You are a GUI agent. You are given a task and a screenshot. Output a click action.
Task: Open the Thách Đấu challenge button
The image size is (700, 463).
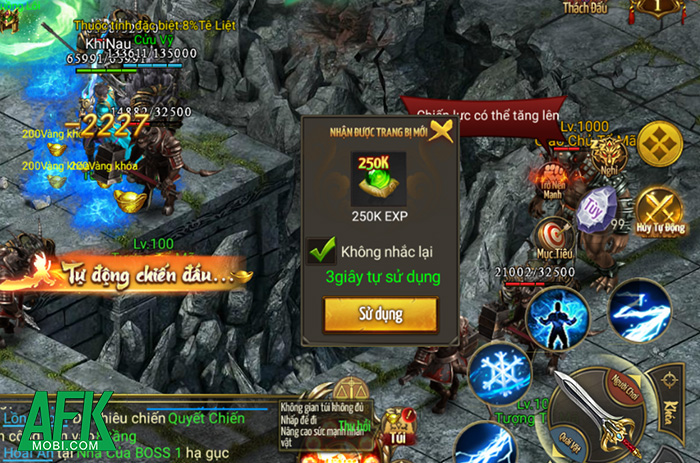(588, 8)
